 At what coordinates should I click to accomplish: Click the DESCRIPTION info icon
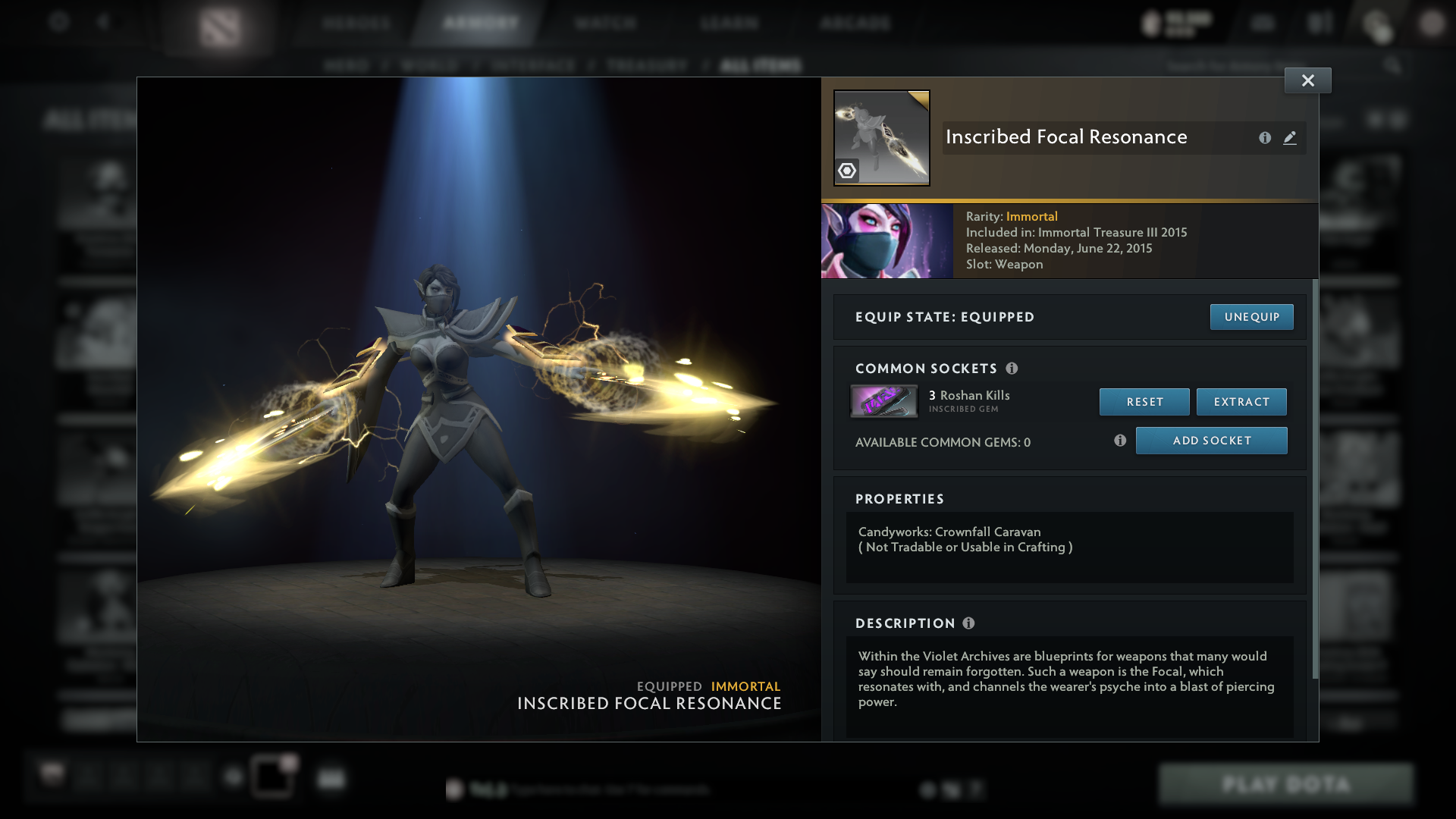(968, 623)
